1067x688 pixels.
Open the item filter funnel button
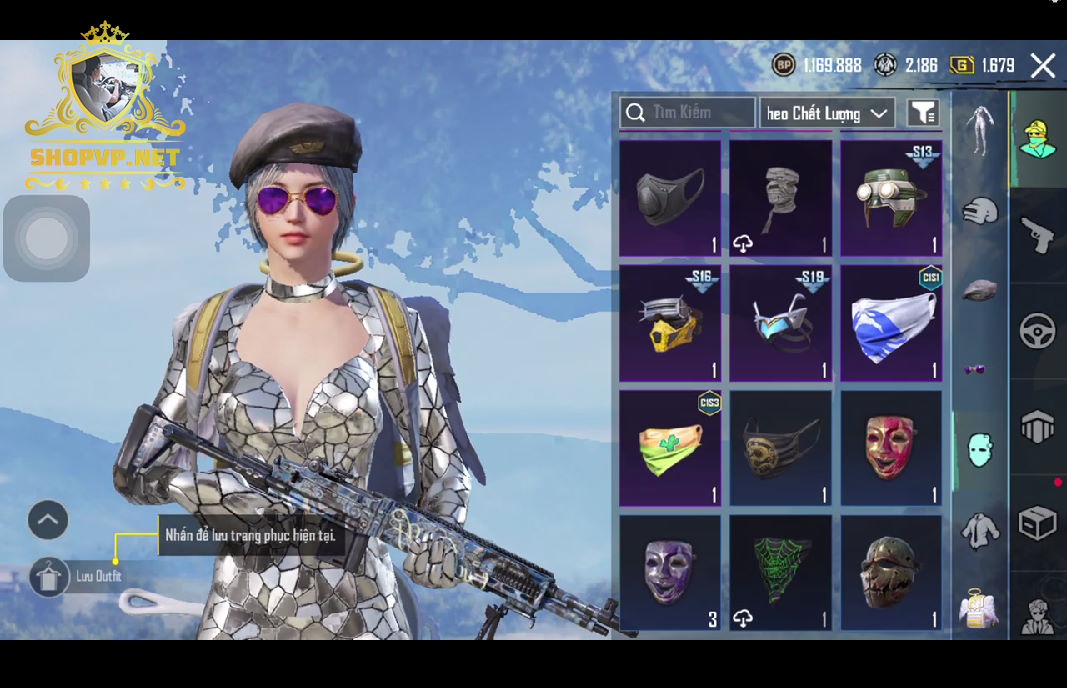923,113
